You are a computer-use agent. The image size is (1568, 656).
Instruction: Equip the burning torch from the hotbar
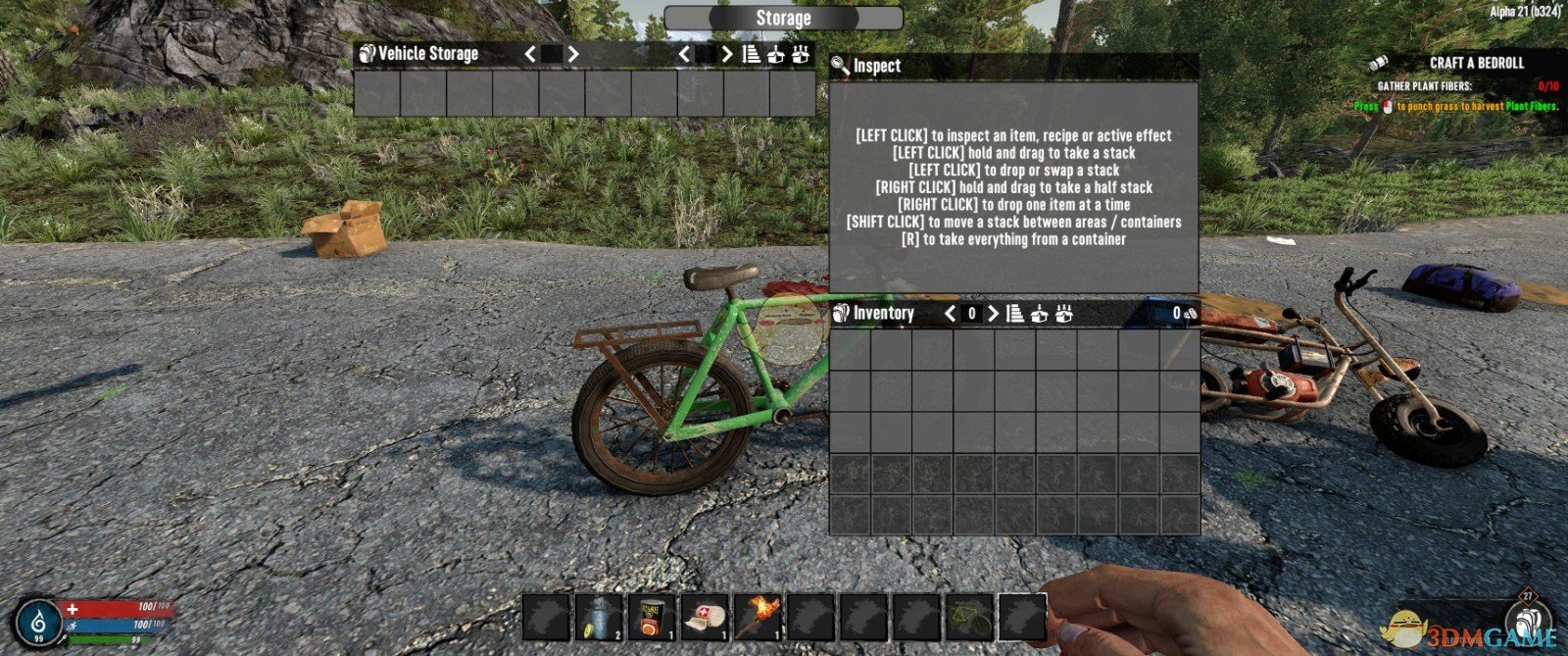click(x=758, y=617)
